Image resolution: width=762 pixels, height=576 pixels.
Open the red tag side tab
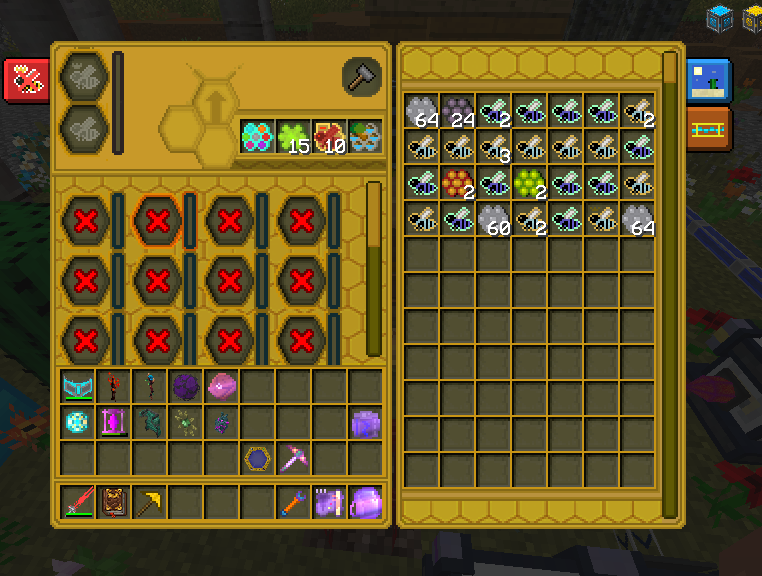[26, 81]
